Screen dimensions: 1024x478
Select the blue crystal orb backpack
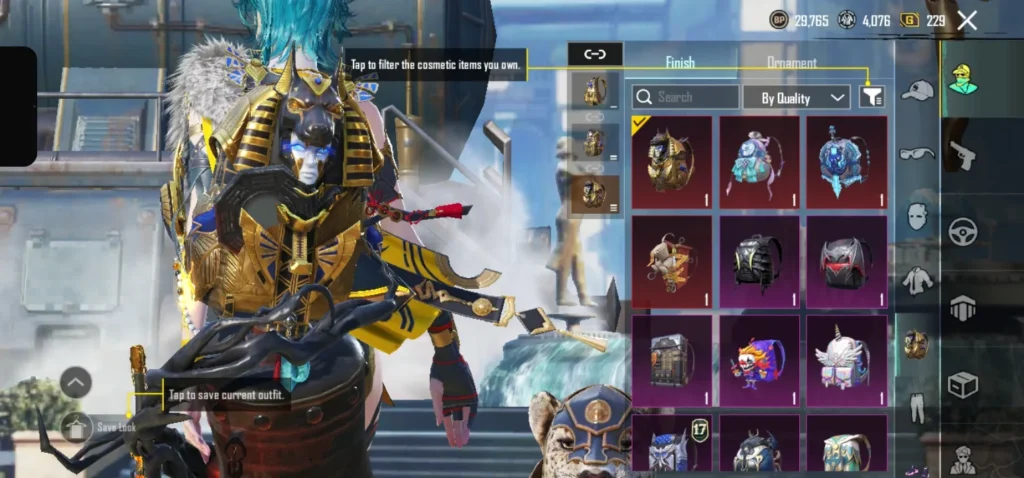846,161
